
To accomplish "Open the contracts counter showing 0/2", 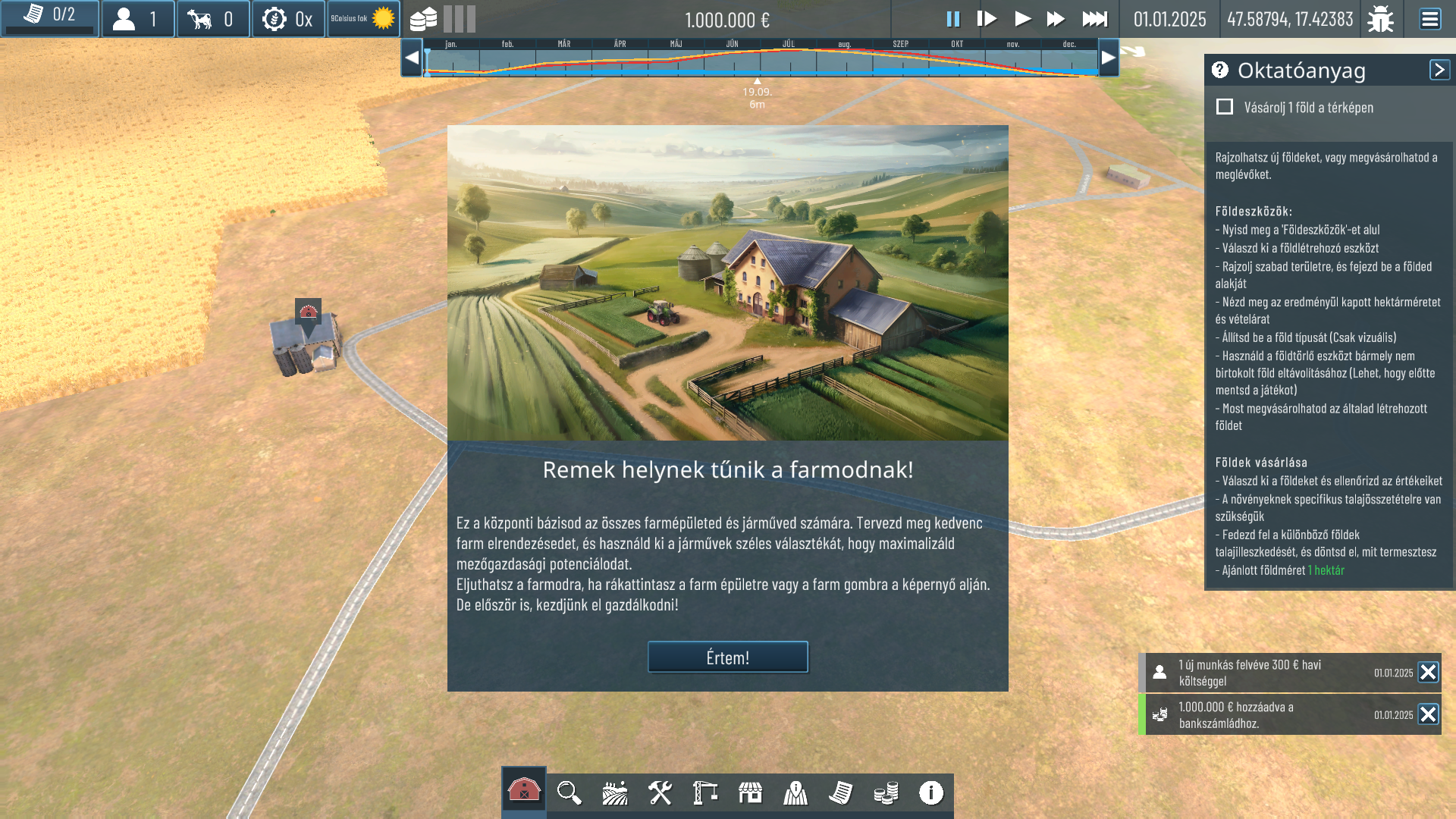I will (50, 16).
